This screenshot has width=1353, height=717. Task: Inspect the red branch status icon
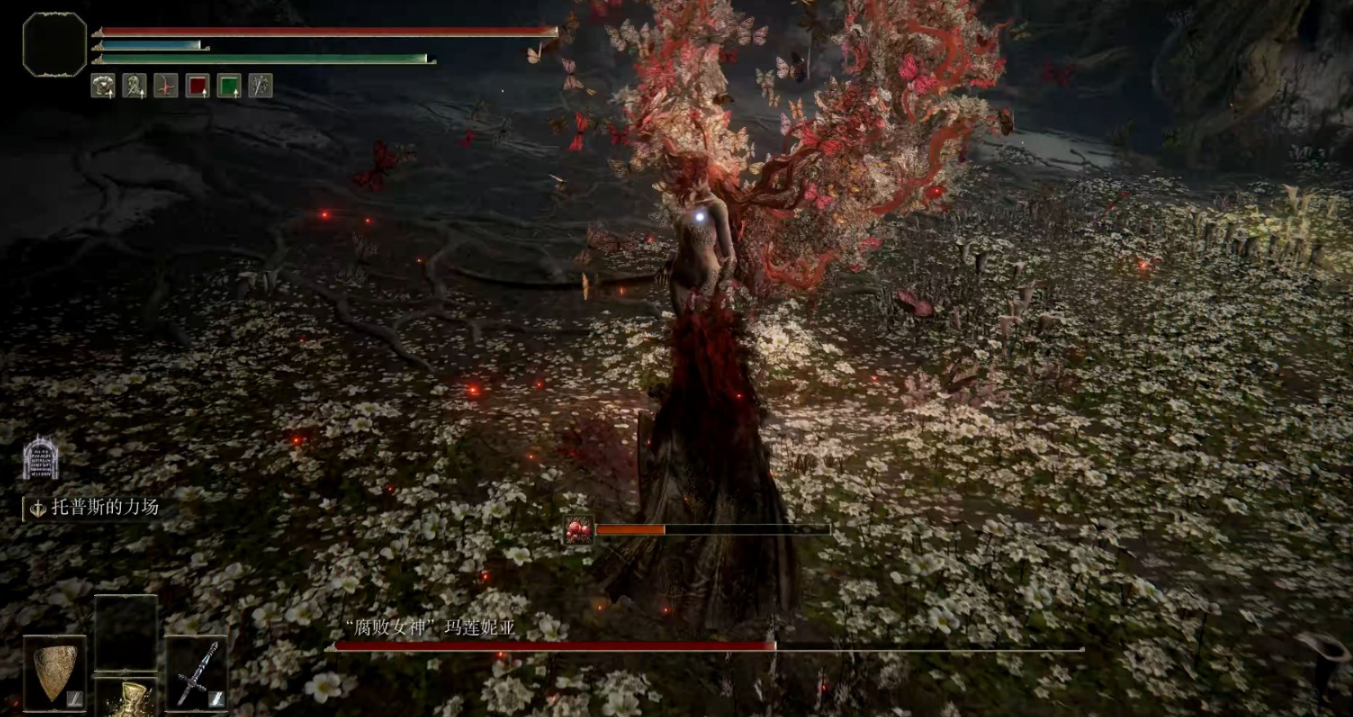(x=166, y=86)
